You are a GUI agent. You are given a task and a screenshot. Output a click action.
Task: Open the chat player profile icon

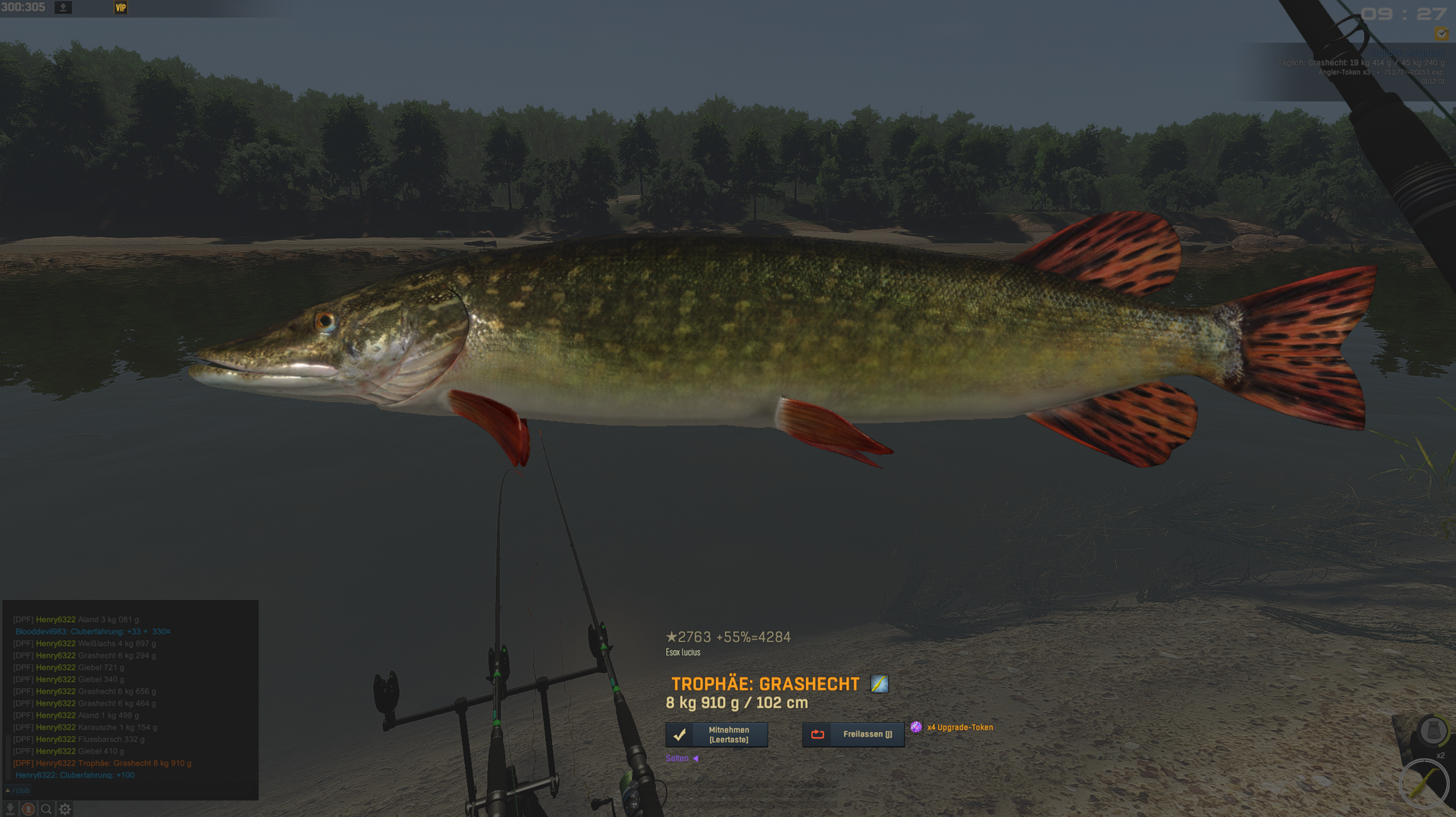click(x=28, y=809)
